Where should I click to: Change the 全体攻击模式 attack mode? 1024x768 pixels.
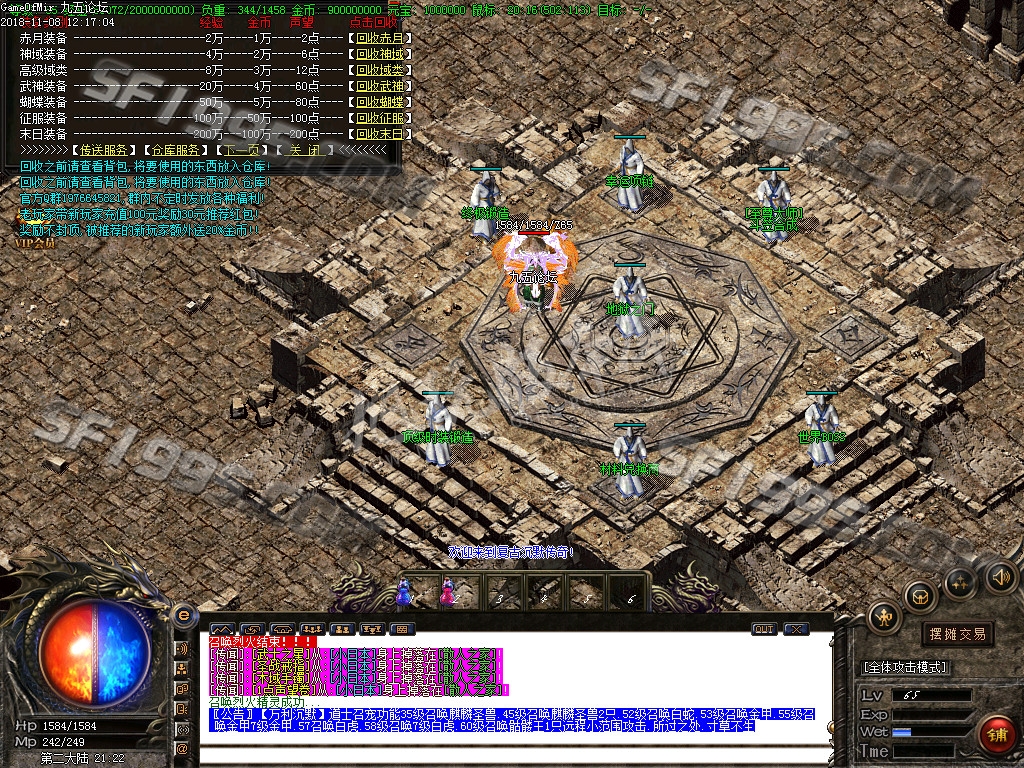[x=905, y=667]
